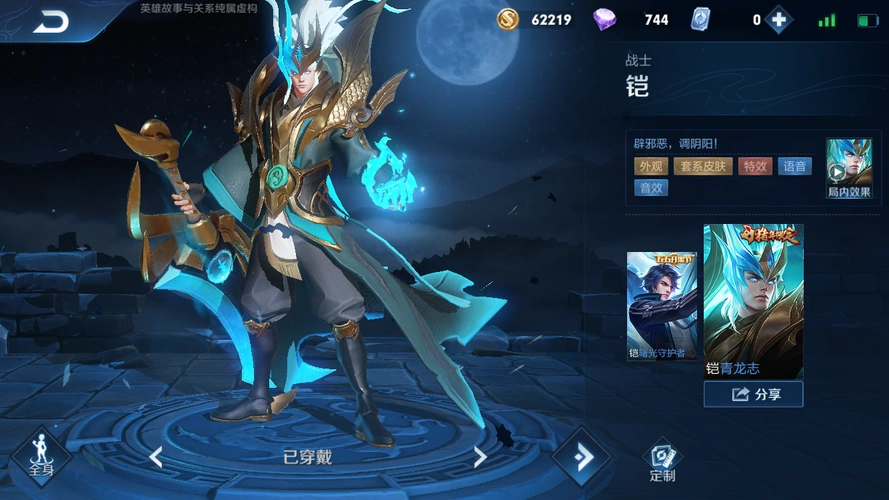Show the previous skin with left arrow

156,457
